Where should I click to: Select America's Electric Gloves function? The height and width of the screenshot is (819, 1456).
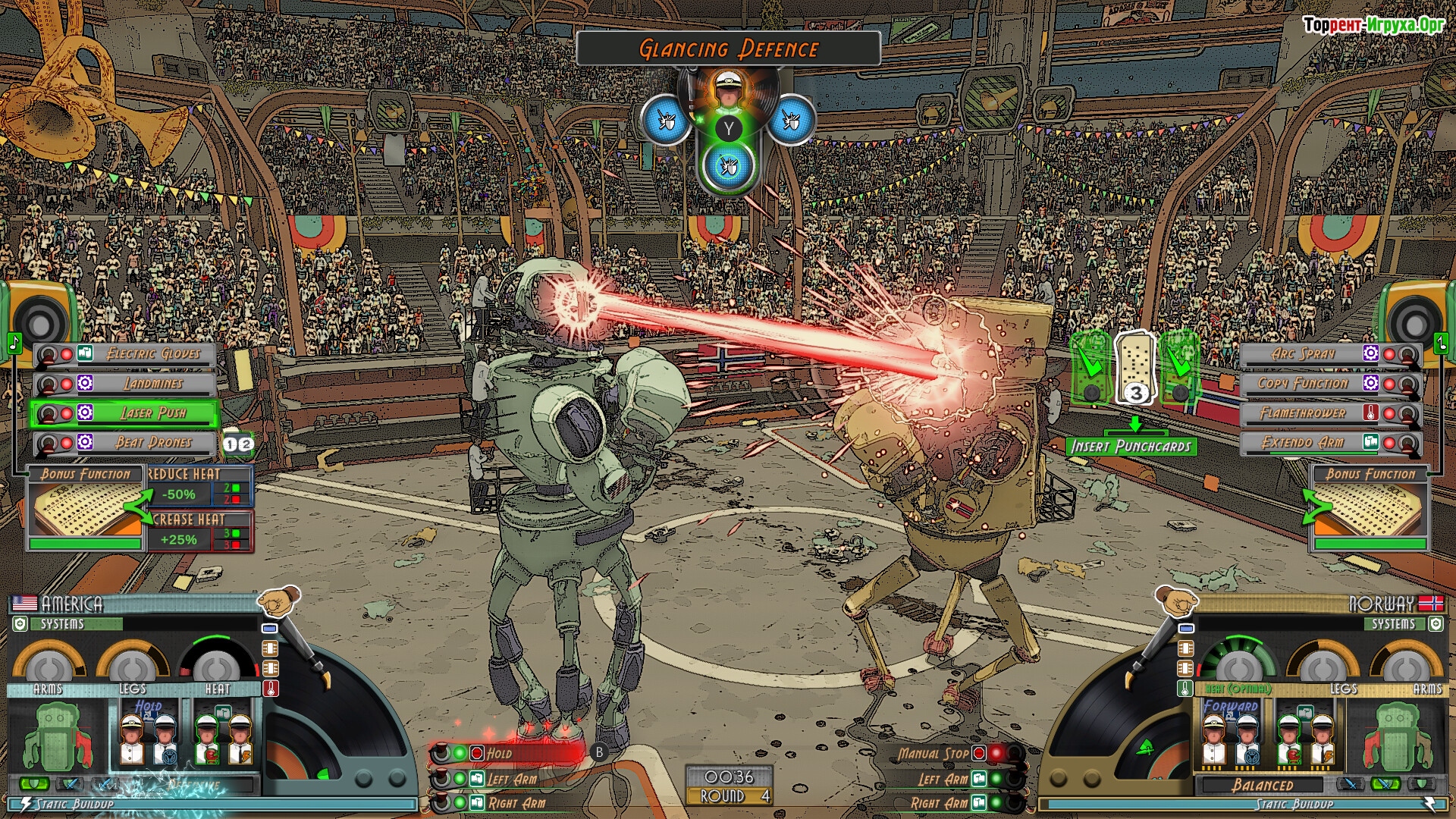(x=152, y=354)
